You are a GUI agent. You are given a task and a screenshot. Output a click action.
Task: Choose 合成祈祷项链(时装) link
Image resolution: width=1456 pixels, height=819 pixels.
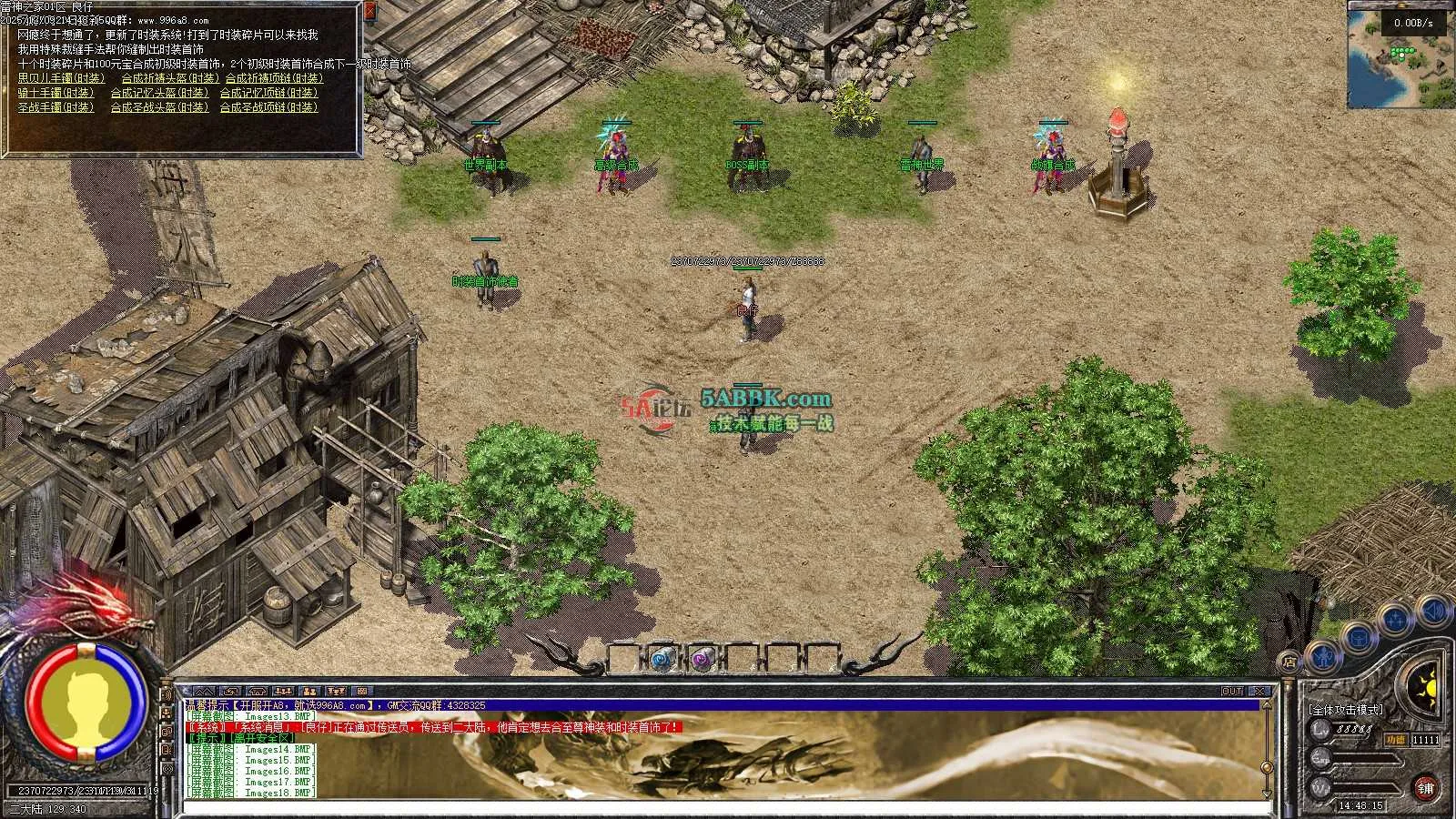click(274, 79)
